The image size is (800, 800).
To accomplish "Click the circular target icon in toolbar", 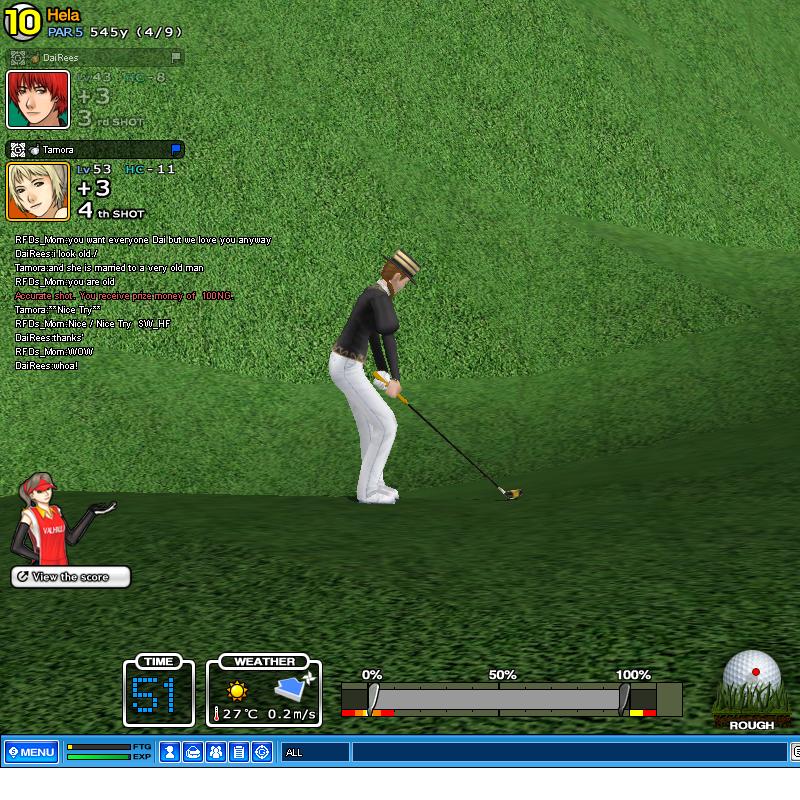I will click(x=262, y=752).
